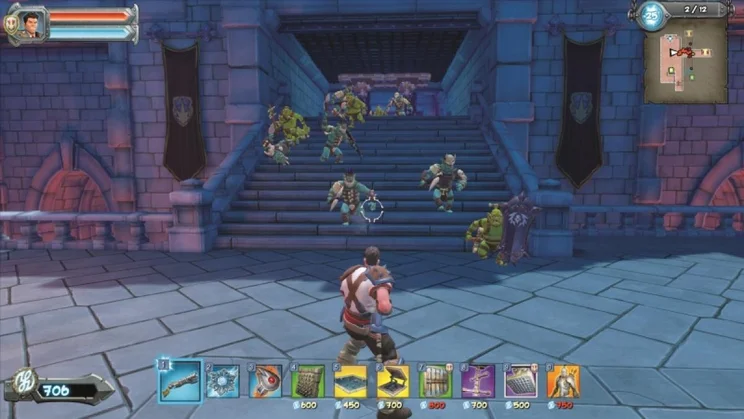Select the blunderbuss weapon slot

pos(179,381)
